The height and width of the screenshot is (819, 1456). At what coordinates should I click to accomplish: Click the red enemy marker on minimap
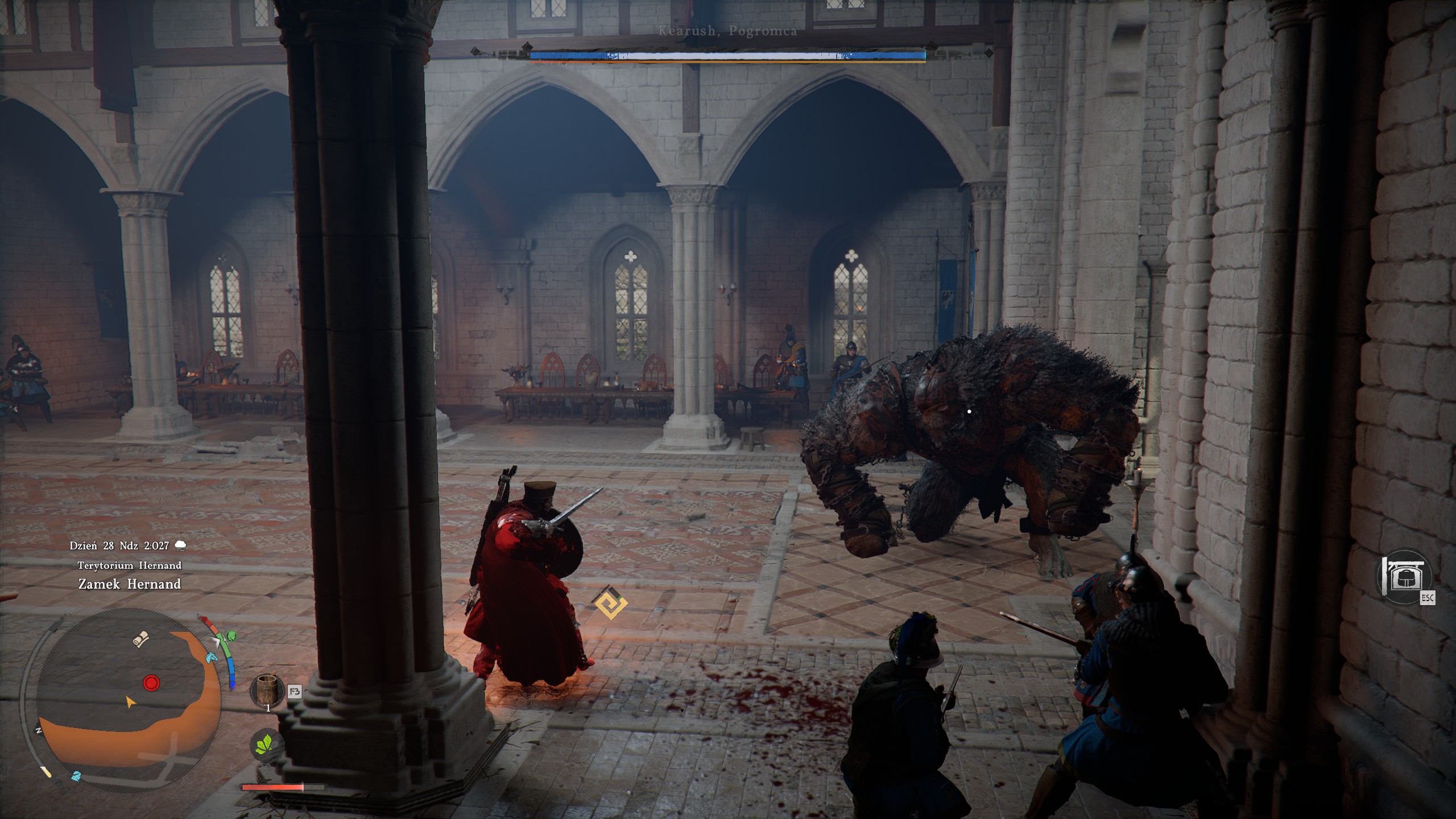pyautogui.click(x=151, y=682)
